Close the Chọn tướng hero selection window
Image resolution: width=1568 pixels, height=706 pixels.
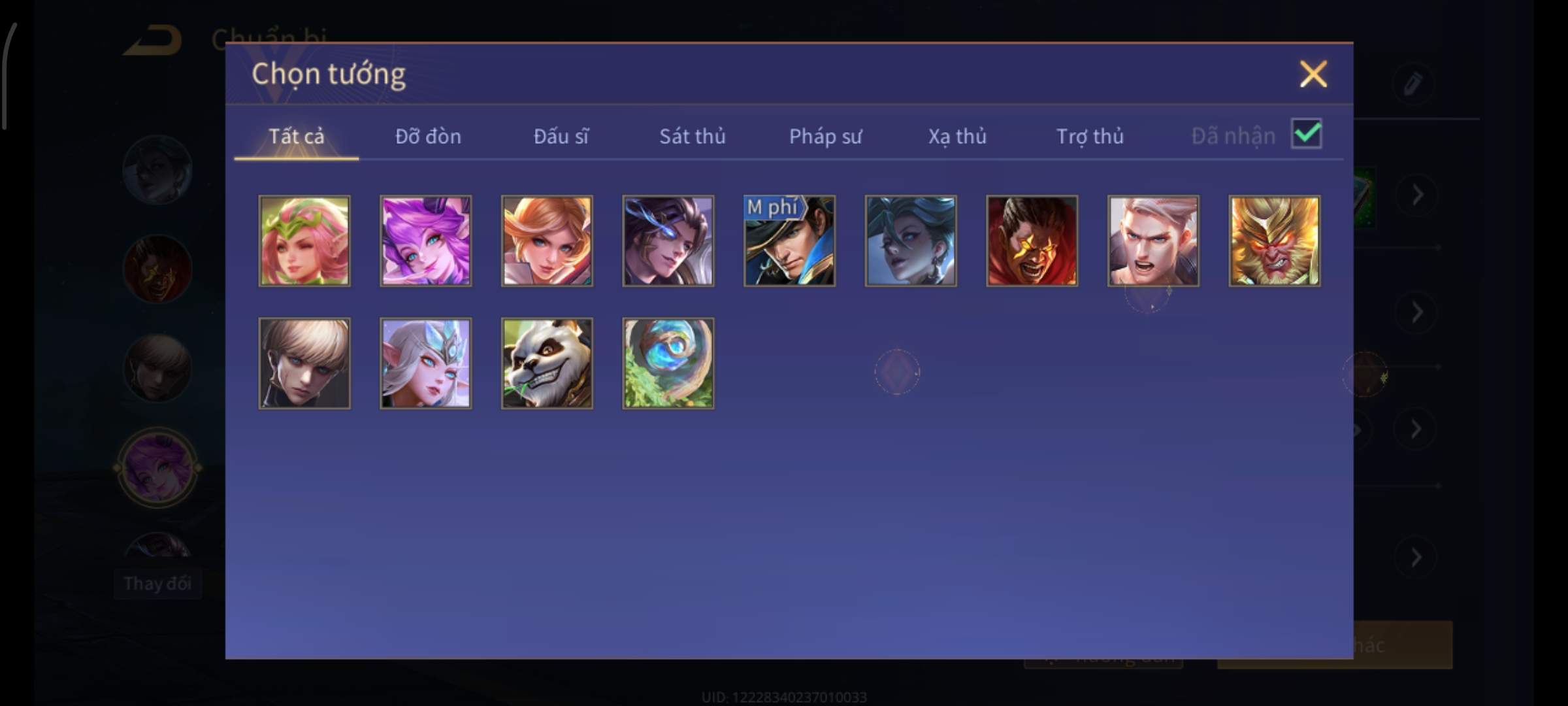(x=1313, y=74)
